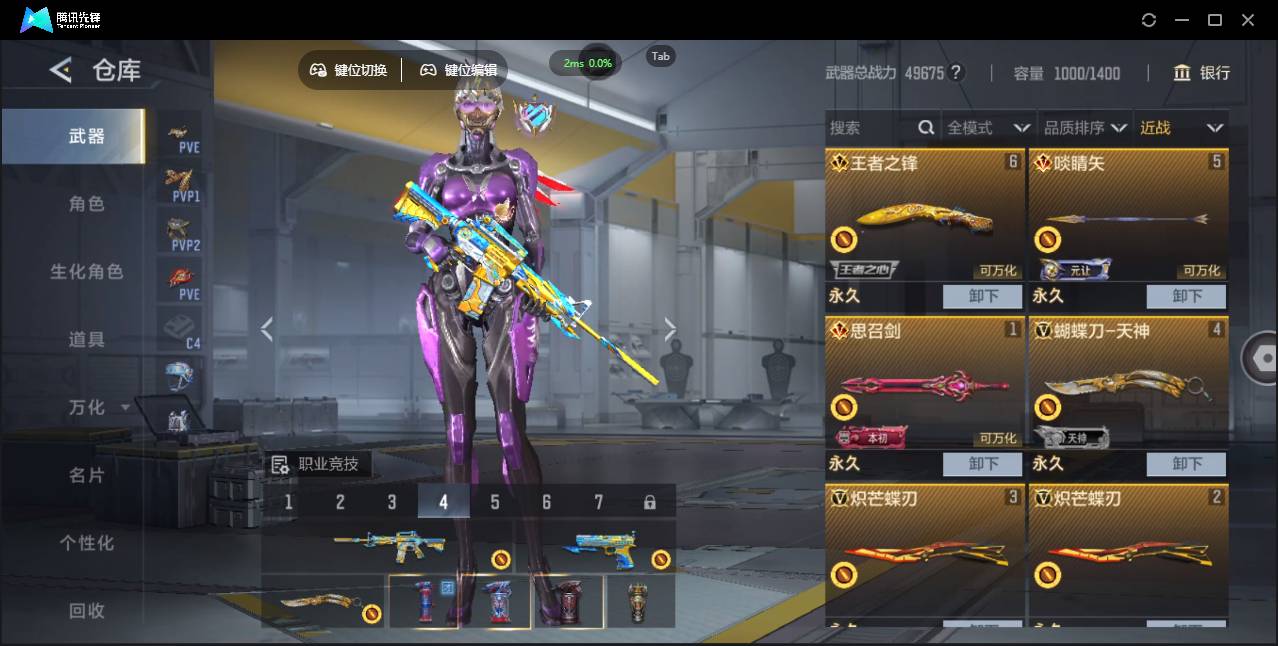
Task: Open the 全模式 mode filter dropdown
Action: pos(988,128)
